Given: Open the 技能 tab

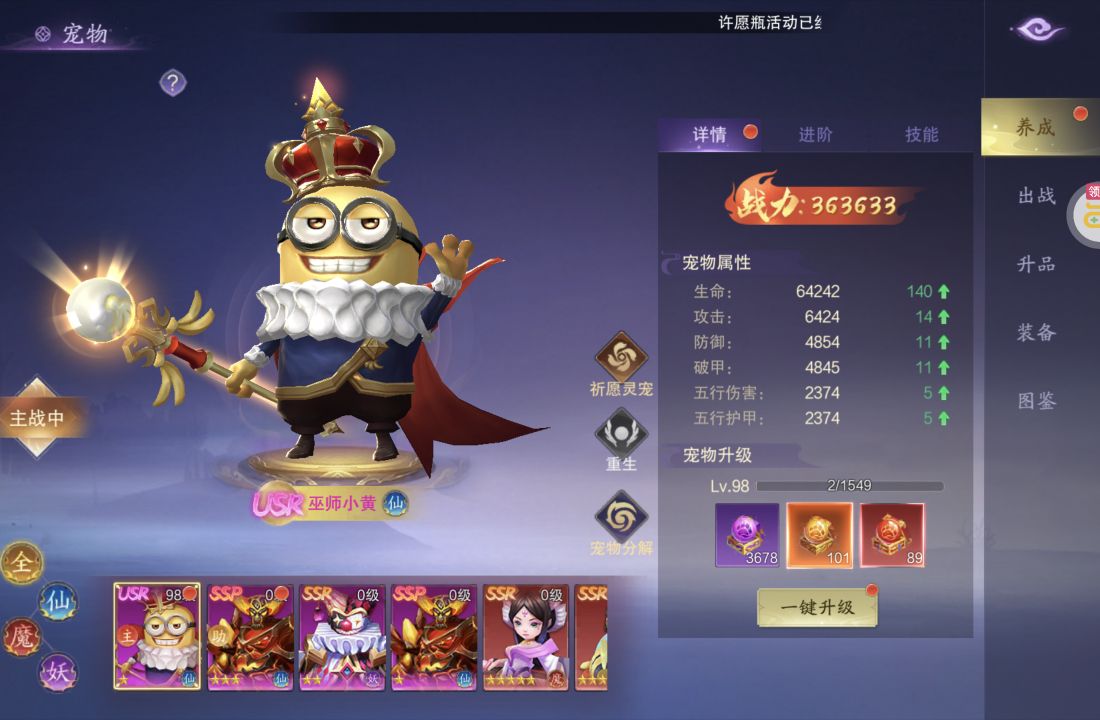Looking at the screenshot, I should point(921,135).
